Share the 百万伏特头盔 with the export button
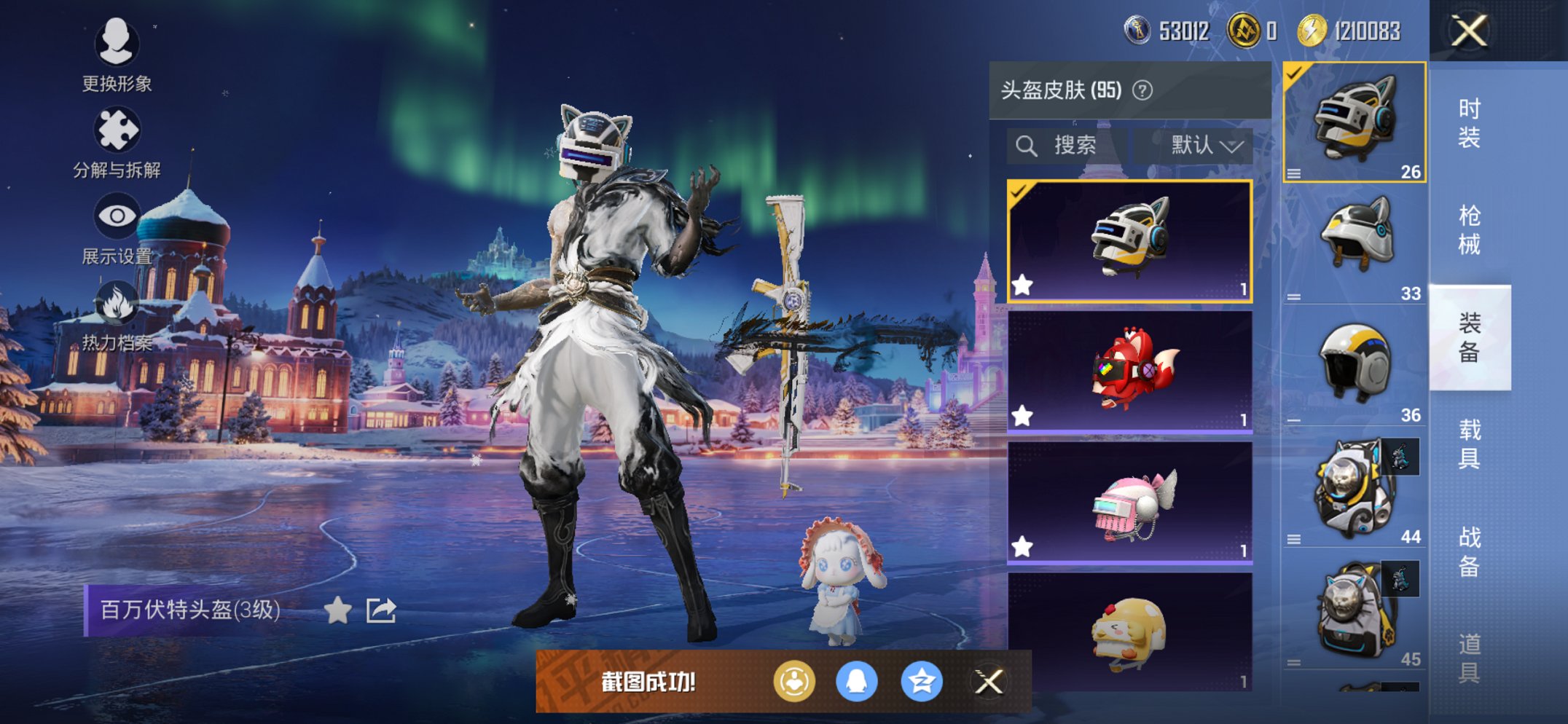 (x=380, y=612)
